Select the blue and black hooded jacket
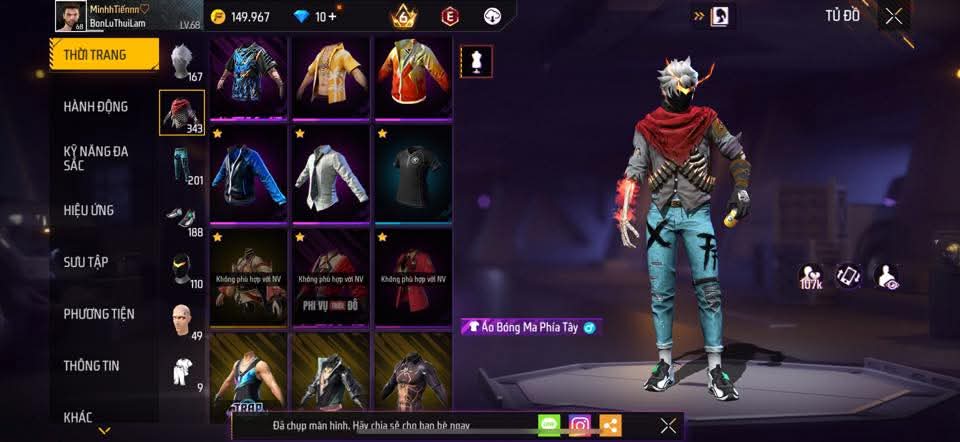The height and width of the screenshot is (442, 960). [249, 170]
